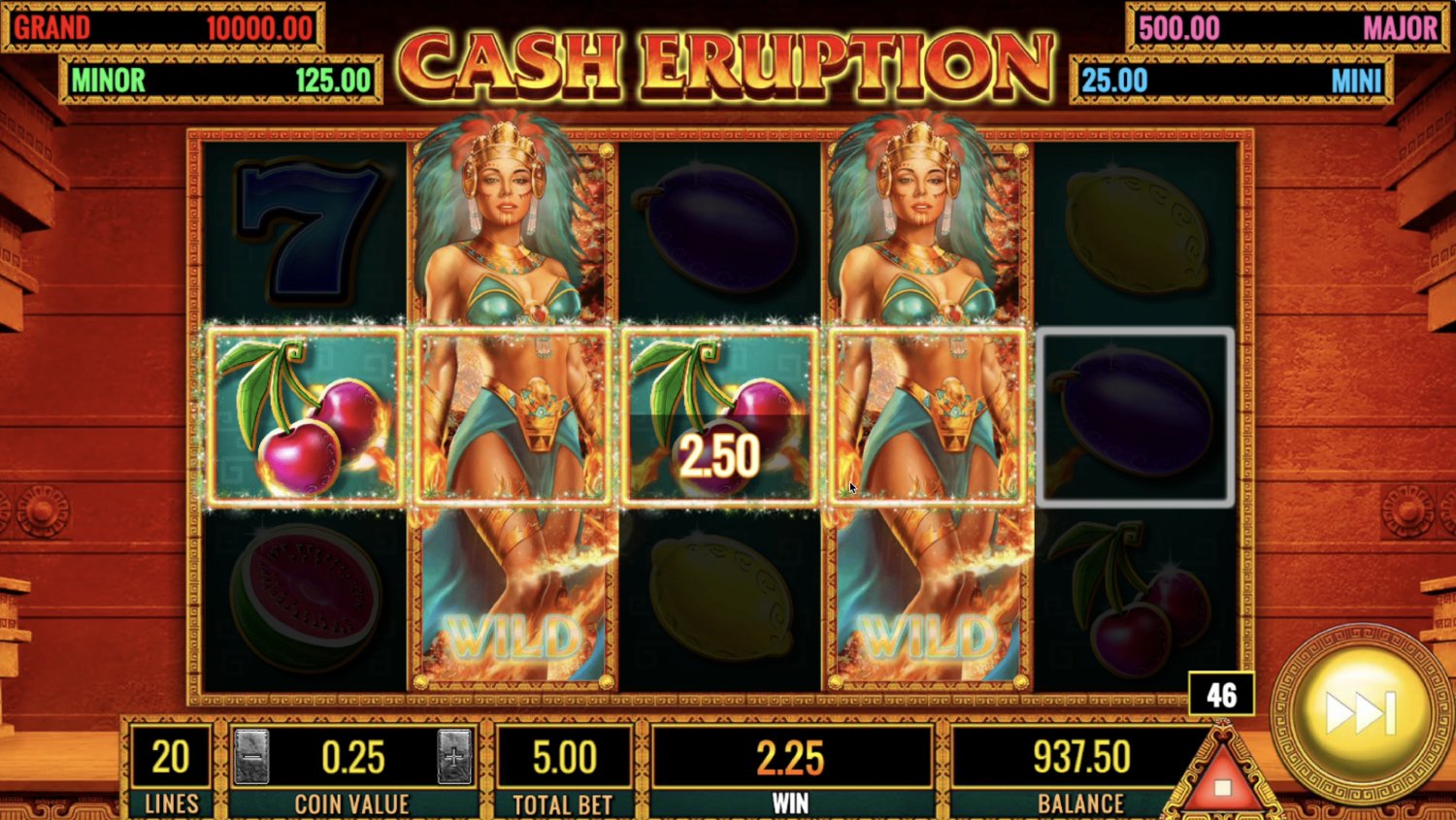Decrease the coin value with the minus button
Image resolution: width=1456 pixels, height=820 pixels.
pyautogui.click(x=252, y=757)
